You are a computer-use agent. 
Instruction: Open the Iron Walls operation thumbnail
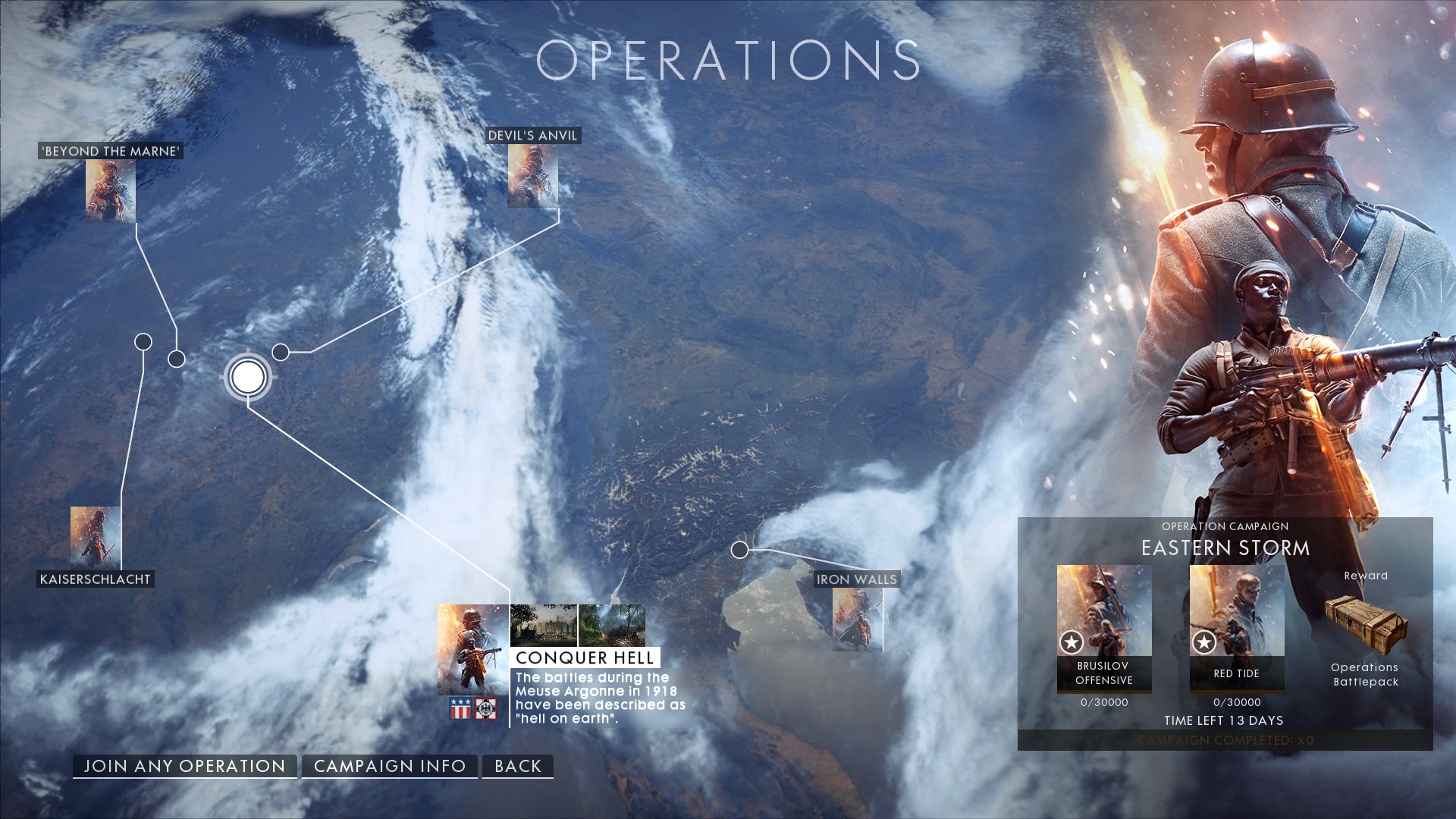[855, 618]
